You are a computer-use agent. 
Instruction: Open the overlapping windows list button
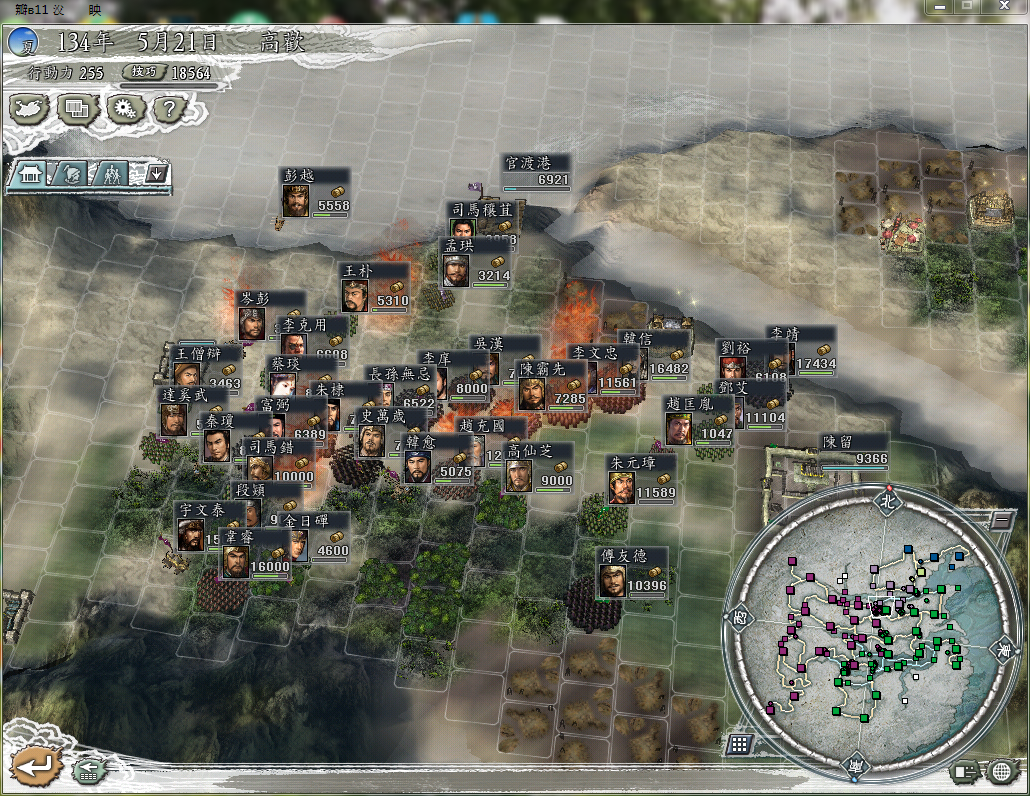click(x=78, y=107)
